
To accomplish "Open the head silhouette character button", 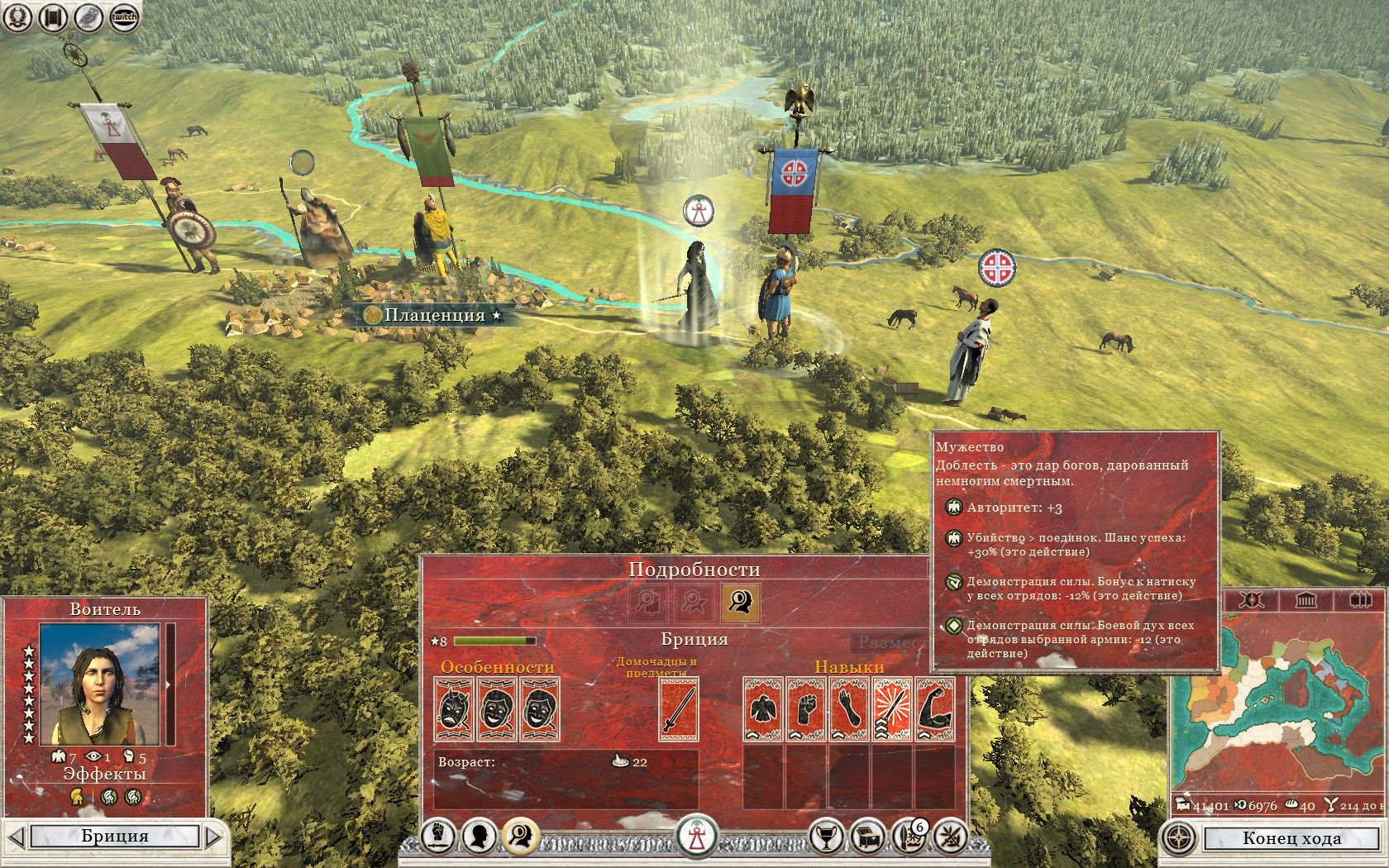I will [480, 837].
